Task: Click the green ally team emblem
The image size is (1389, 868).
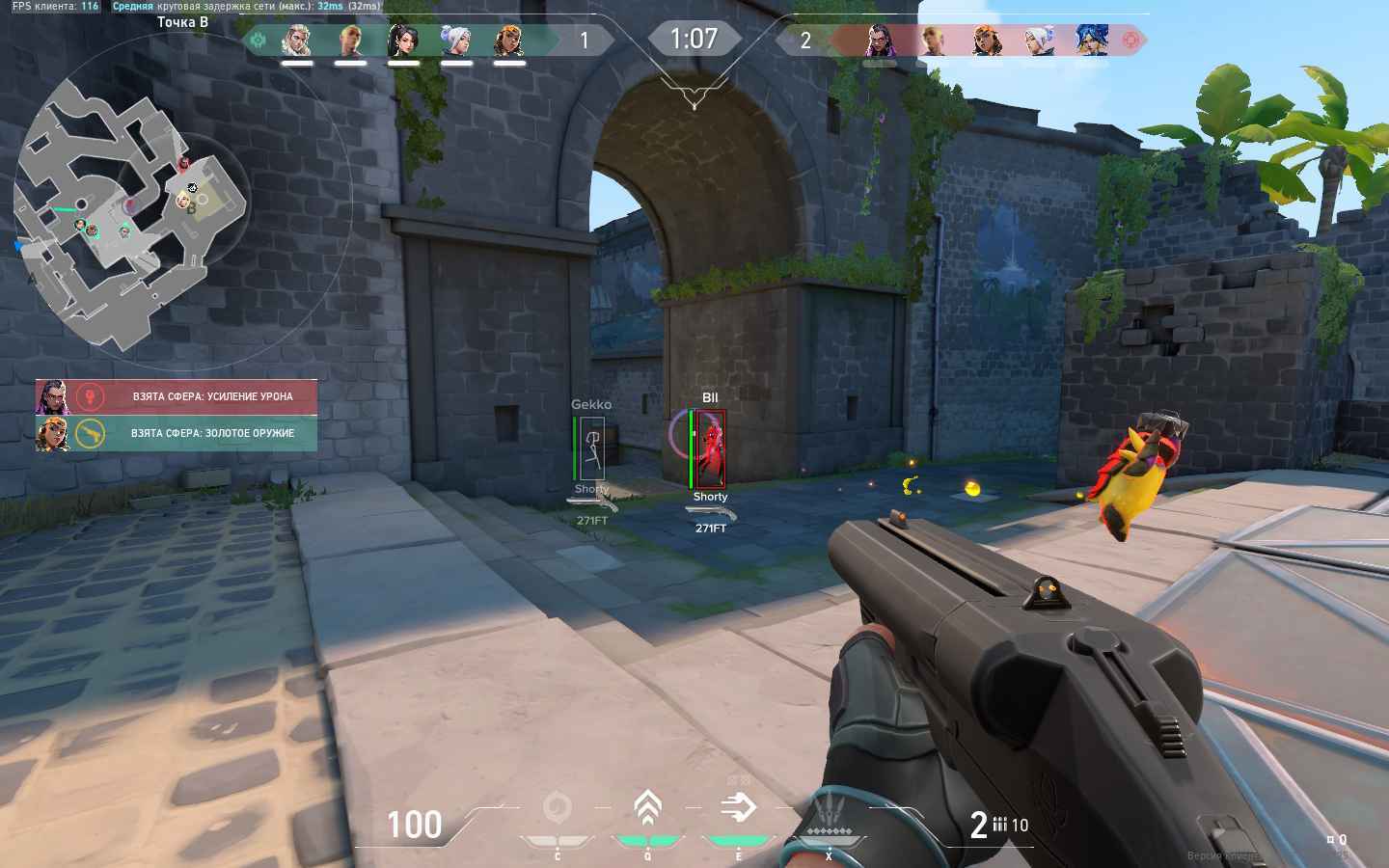Action: coord(259,41)
